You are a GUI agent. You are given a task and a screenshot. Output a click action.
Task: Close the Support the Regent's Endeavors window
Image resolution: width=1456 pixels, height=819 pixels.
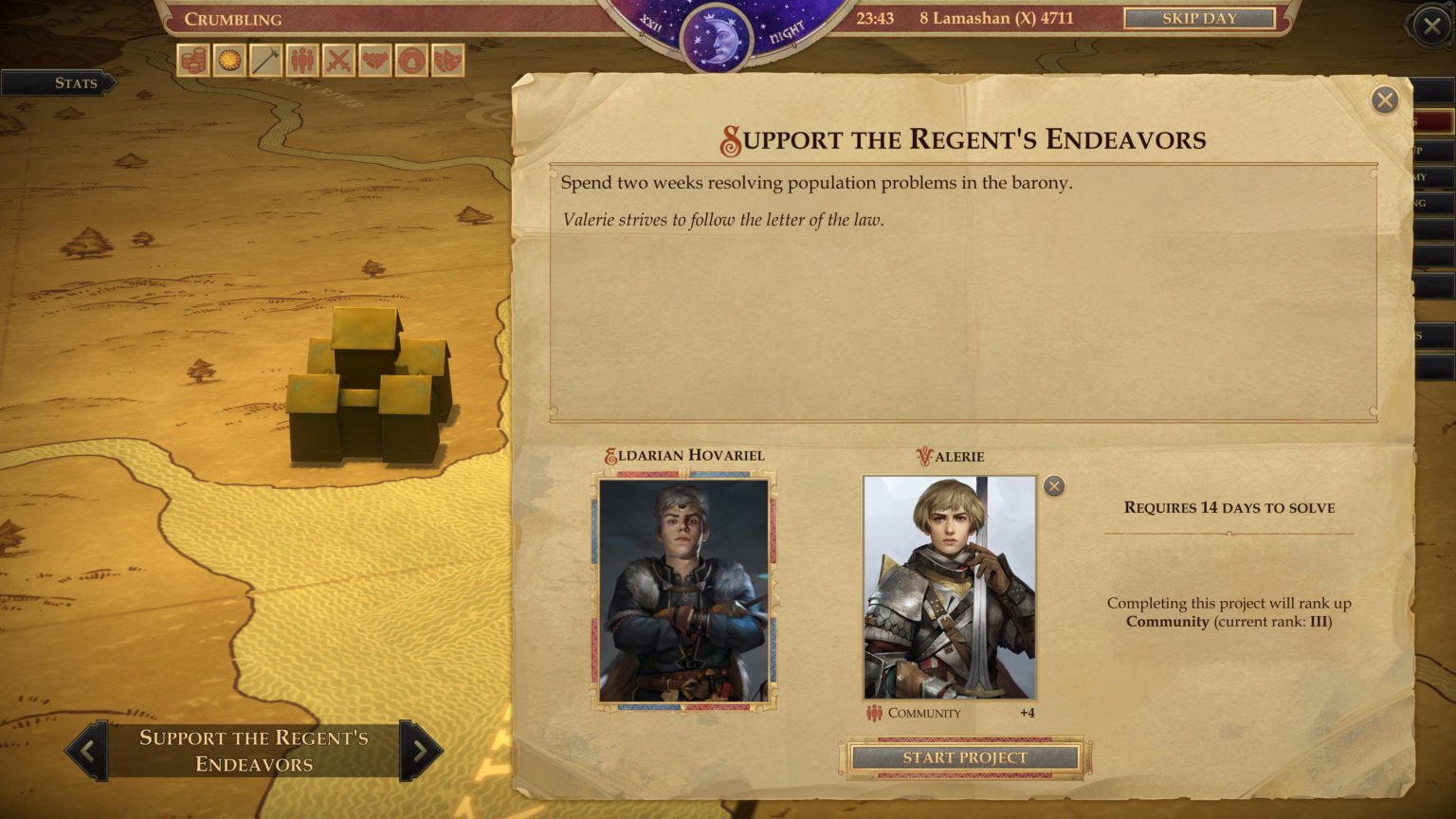(x=1383, y=100)
